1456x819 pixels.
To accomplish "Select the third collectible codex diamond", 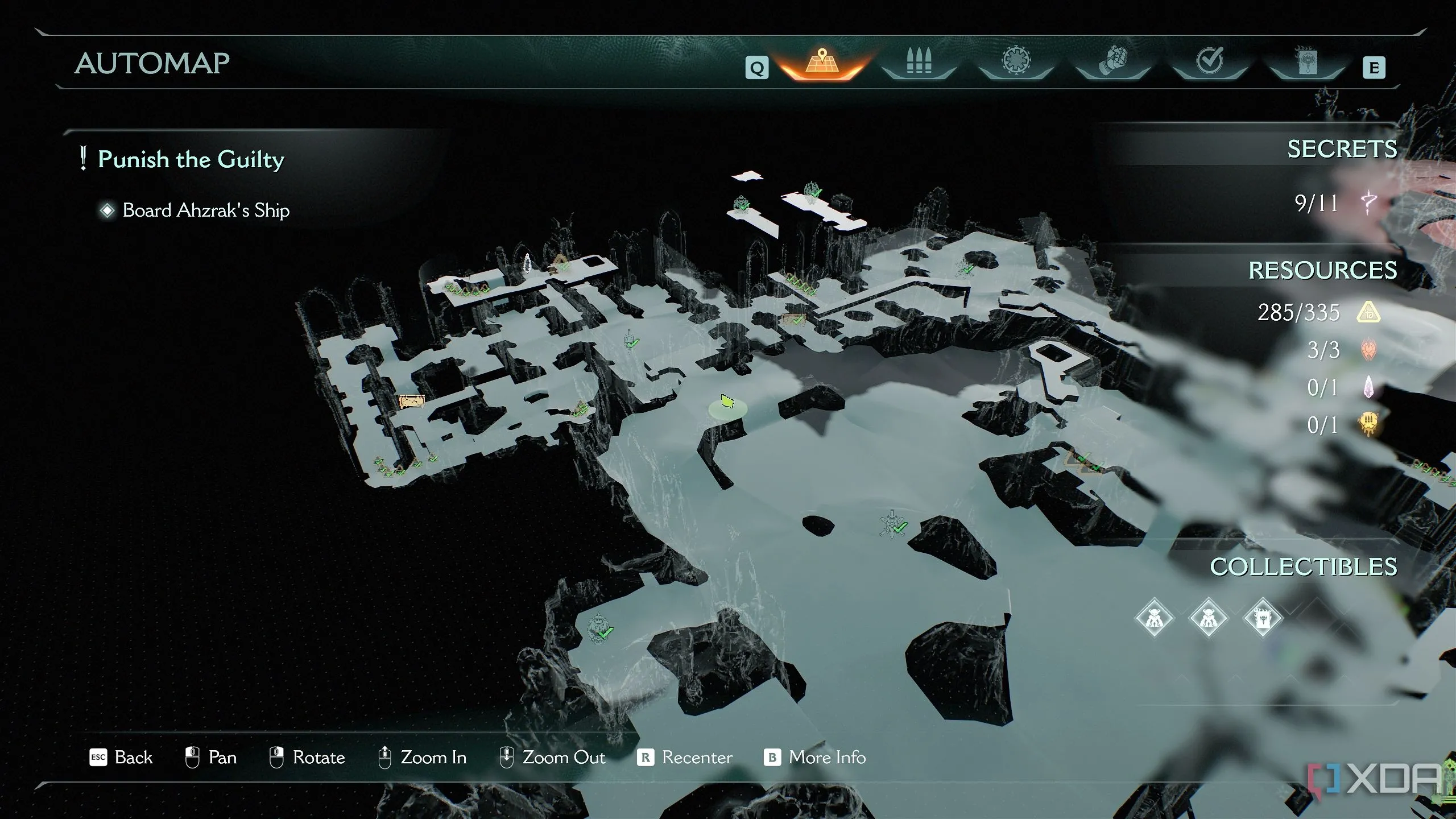I will [x=1263, y=618].
